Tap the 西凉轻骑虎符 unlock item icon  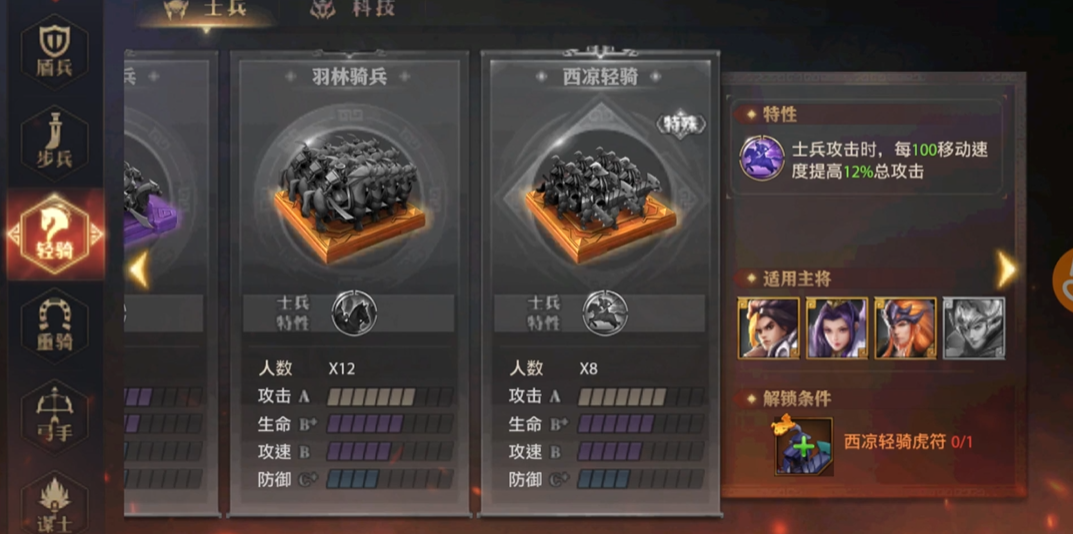pos(804,445)
